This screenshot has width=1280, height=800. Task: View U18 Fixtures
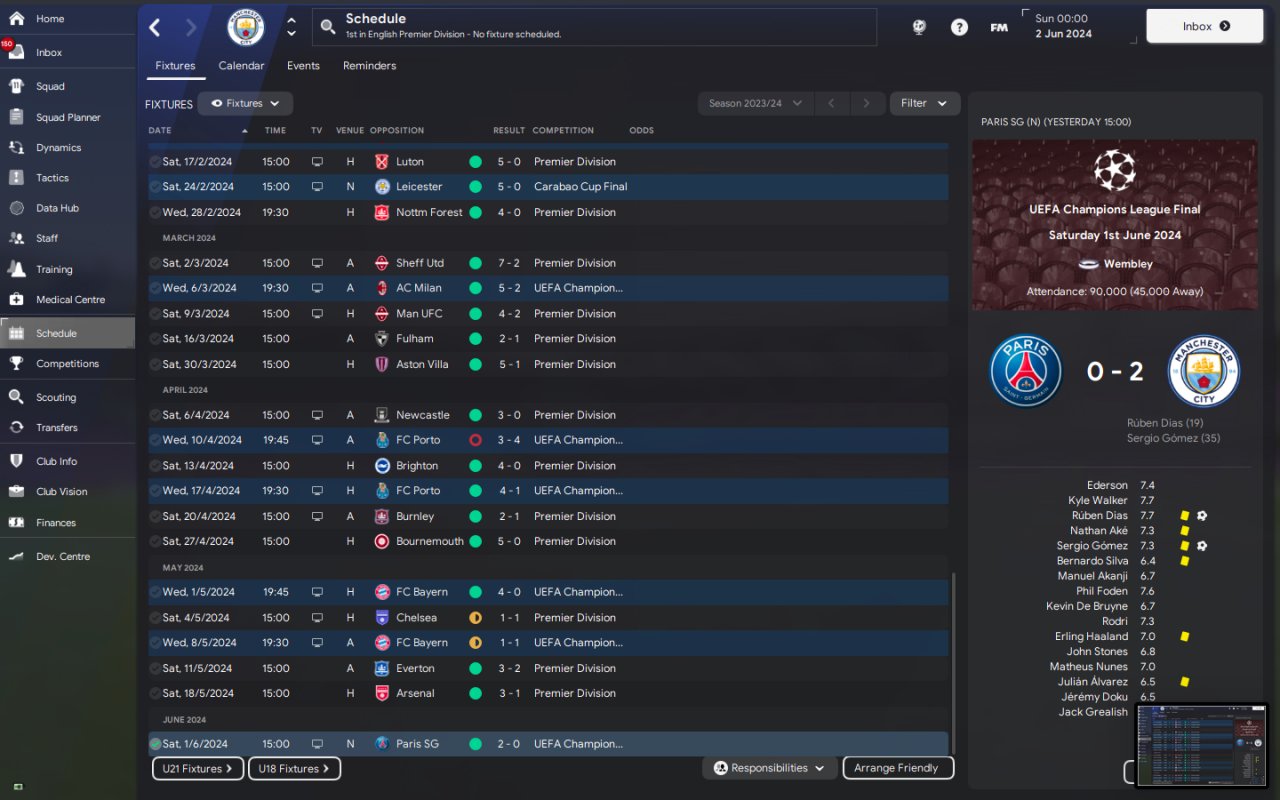(x=294, y=769)
